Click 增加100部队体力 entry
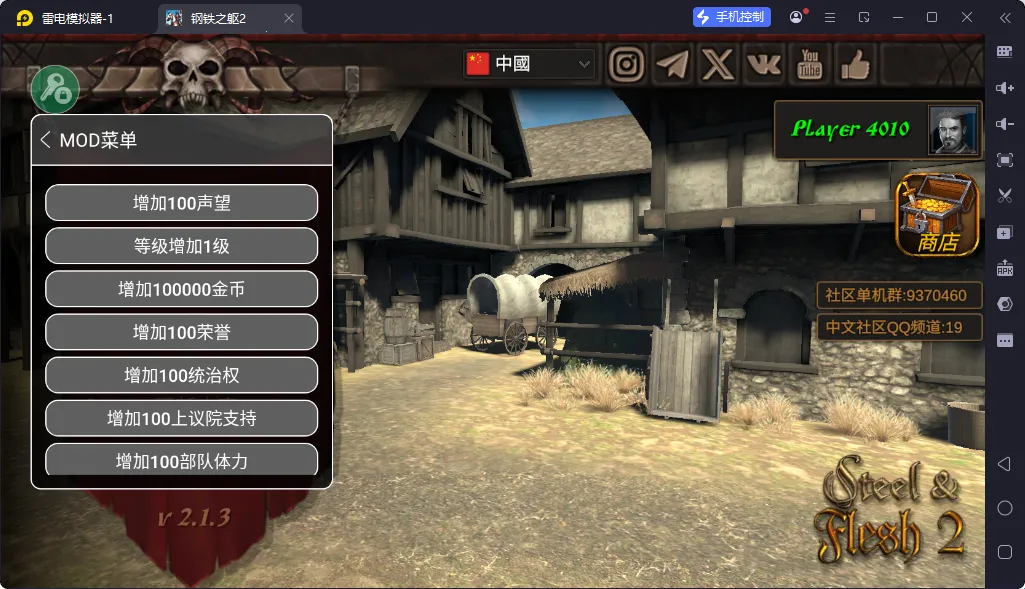1025x589 pixels. click(182, 460)
